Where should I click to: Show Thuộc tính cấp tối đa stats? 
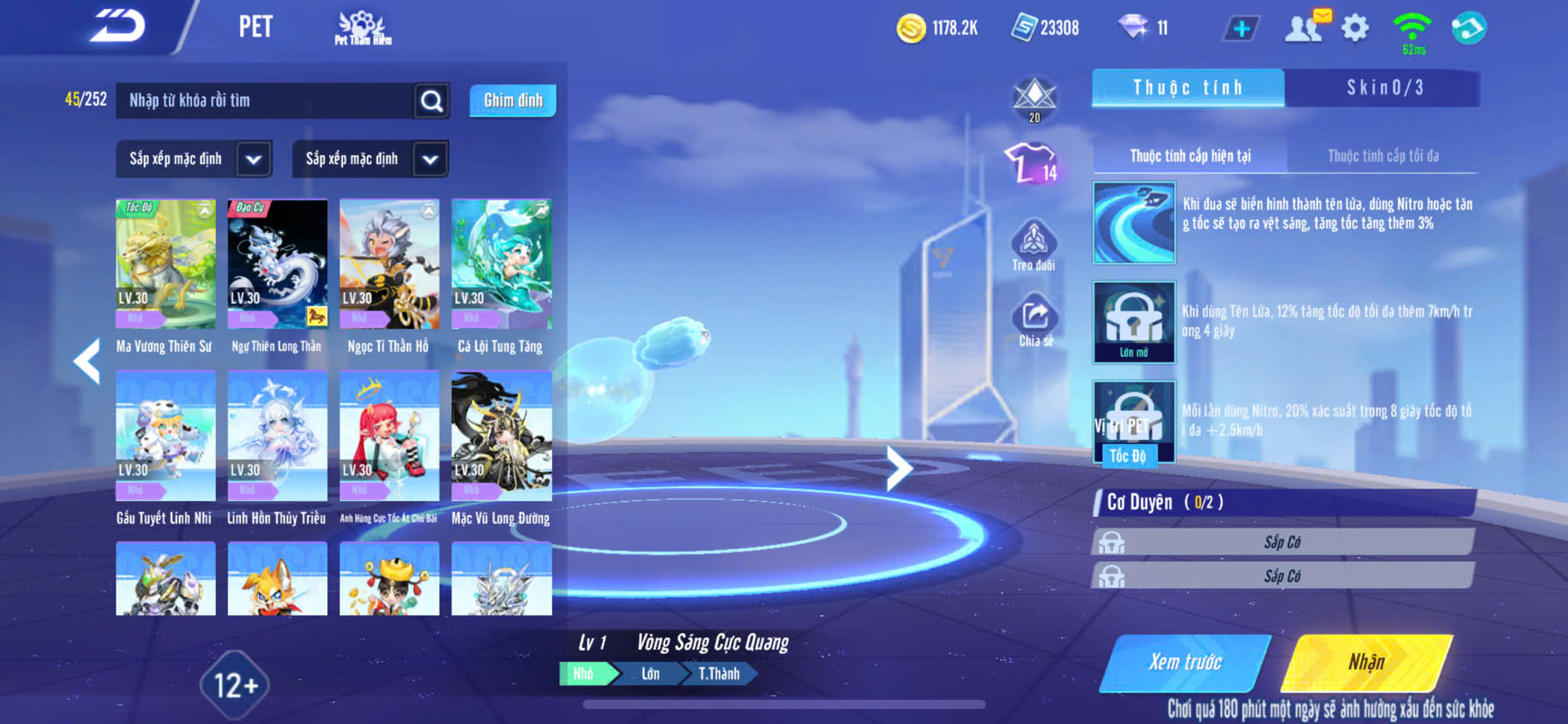click(x=1382, y=156)
